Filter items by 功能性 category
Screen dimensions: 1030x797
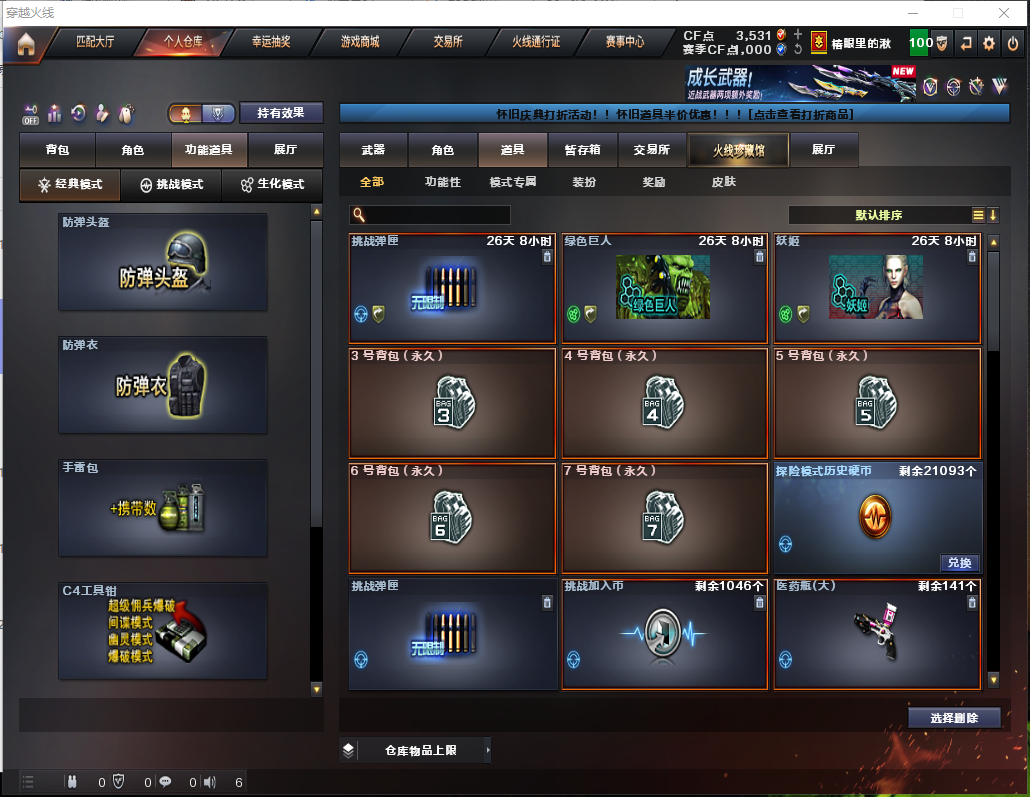442,182
